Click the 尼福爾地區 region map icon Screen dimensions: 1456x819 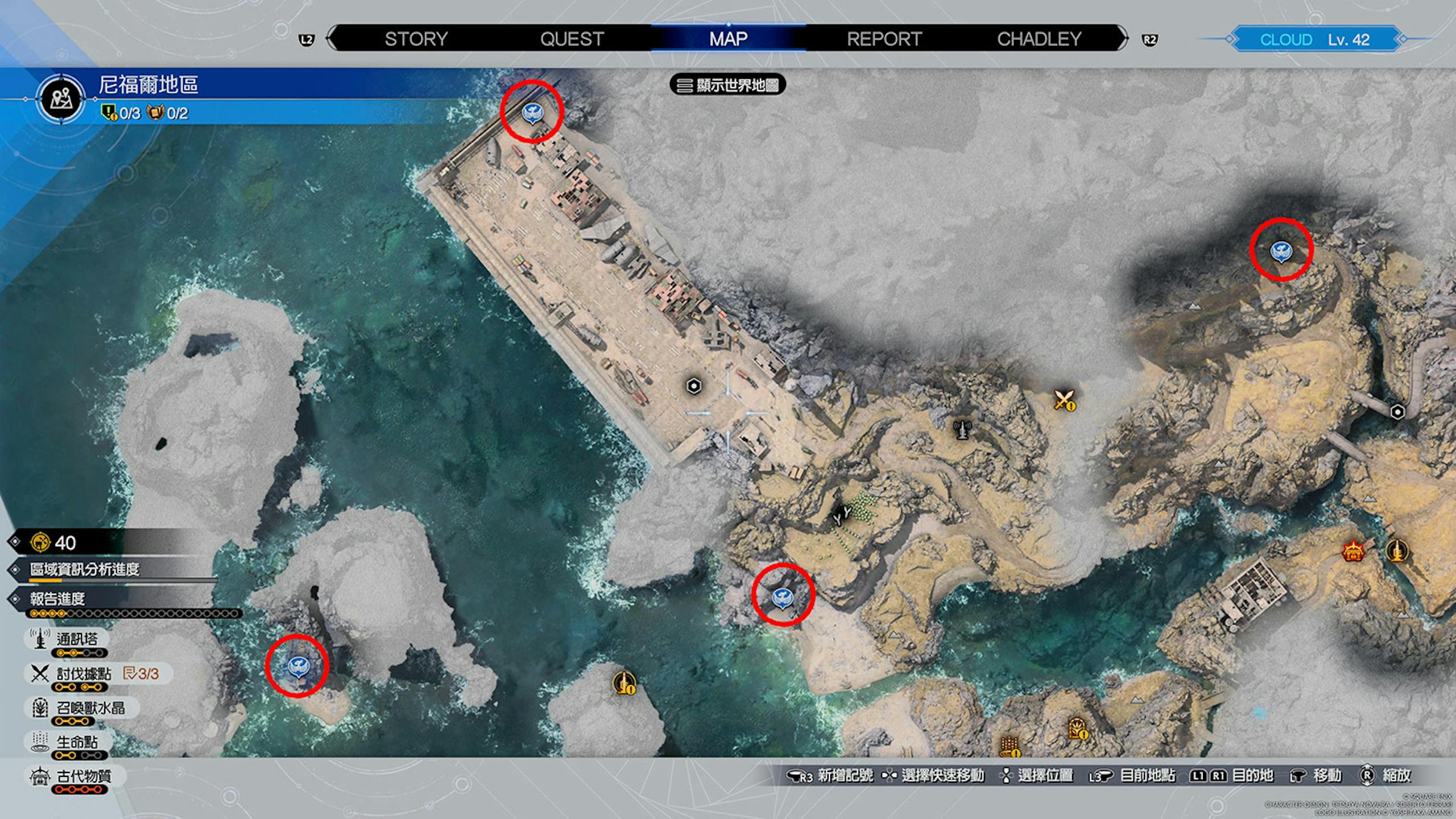[61, 100]
